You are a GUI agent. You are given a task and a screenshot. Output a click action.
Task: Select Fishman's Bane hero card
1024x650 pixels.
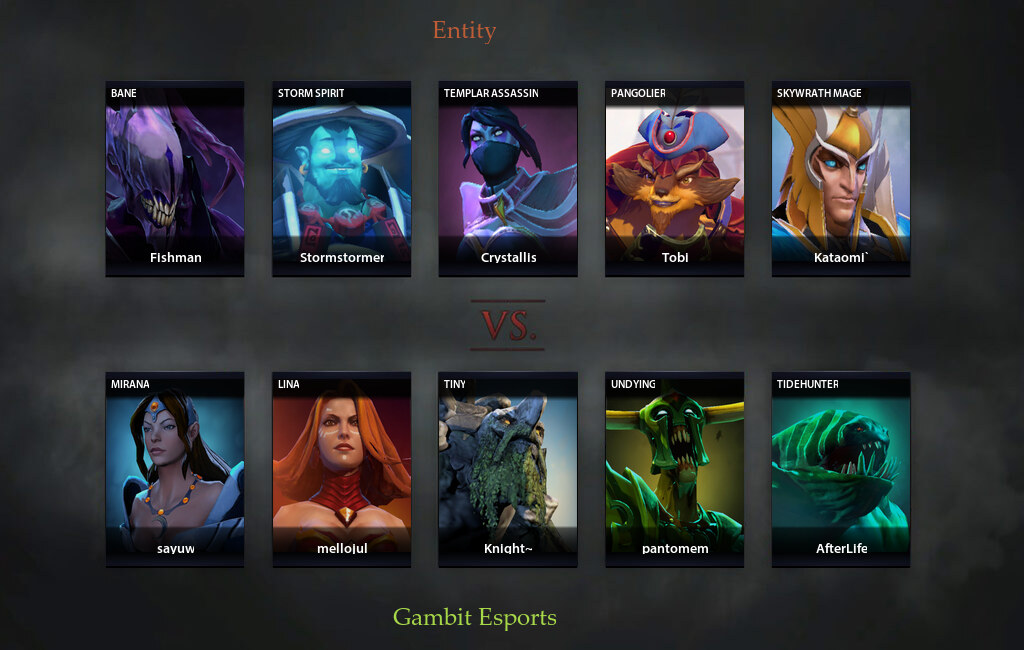click(x=175, y=179)
